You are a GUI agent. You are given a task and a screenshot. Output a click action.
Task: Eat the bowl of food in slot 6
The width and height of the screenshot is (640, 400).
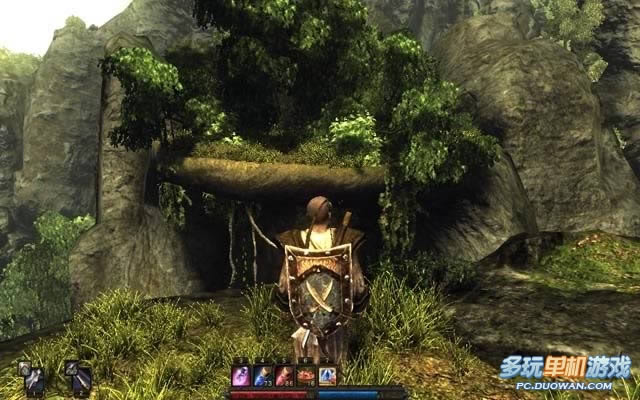coord(306,377)
